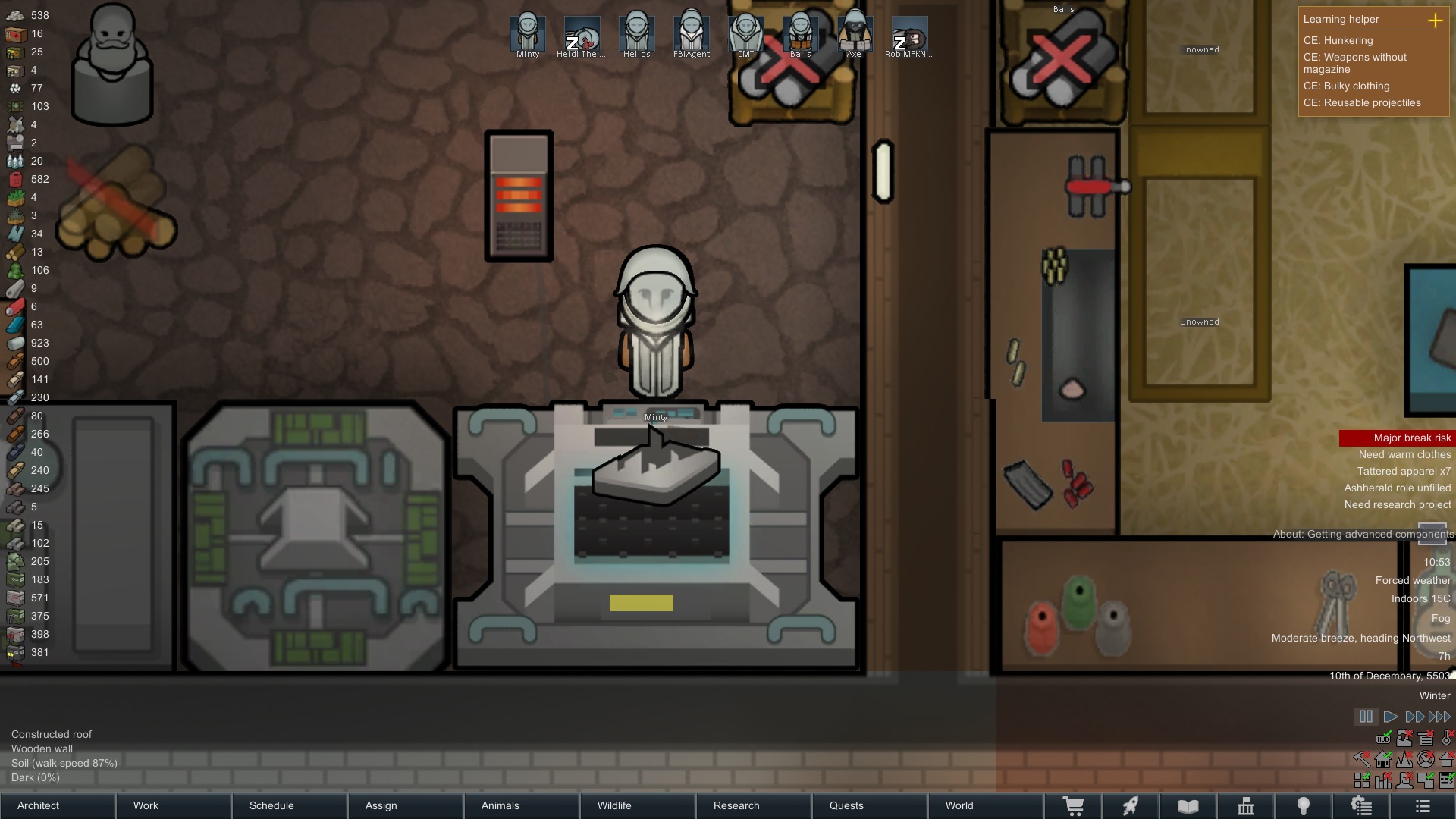Open the CE: Hunkering lesson
This screenshot has height=819, width=1456.
coord(1338,41)
